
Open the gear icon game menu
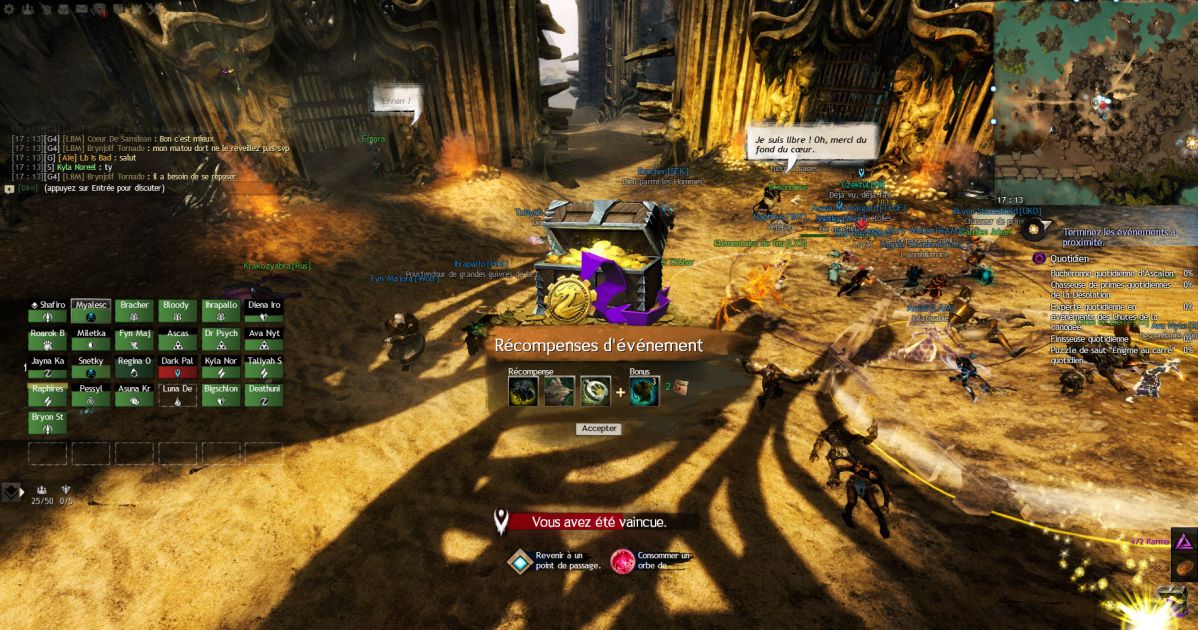click(8, 9)
